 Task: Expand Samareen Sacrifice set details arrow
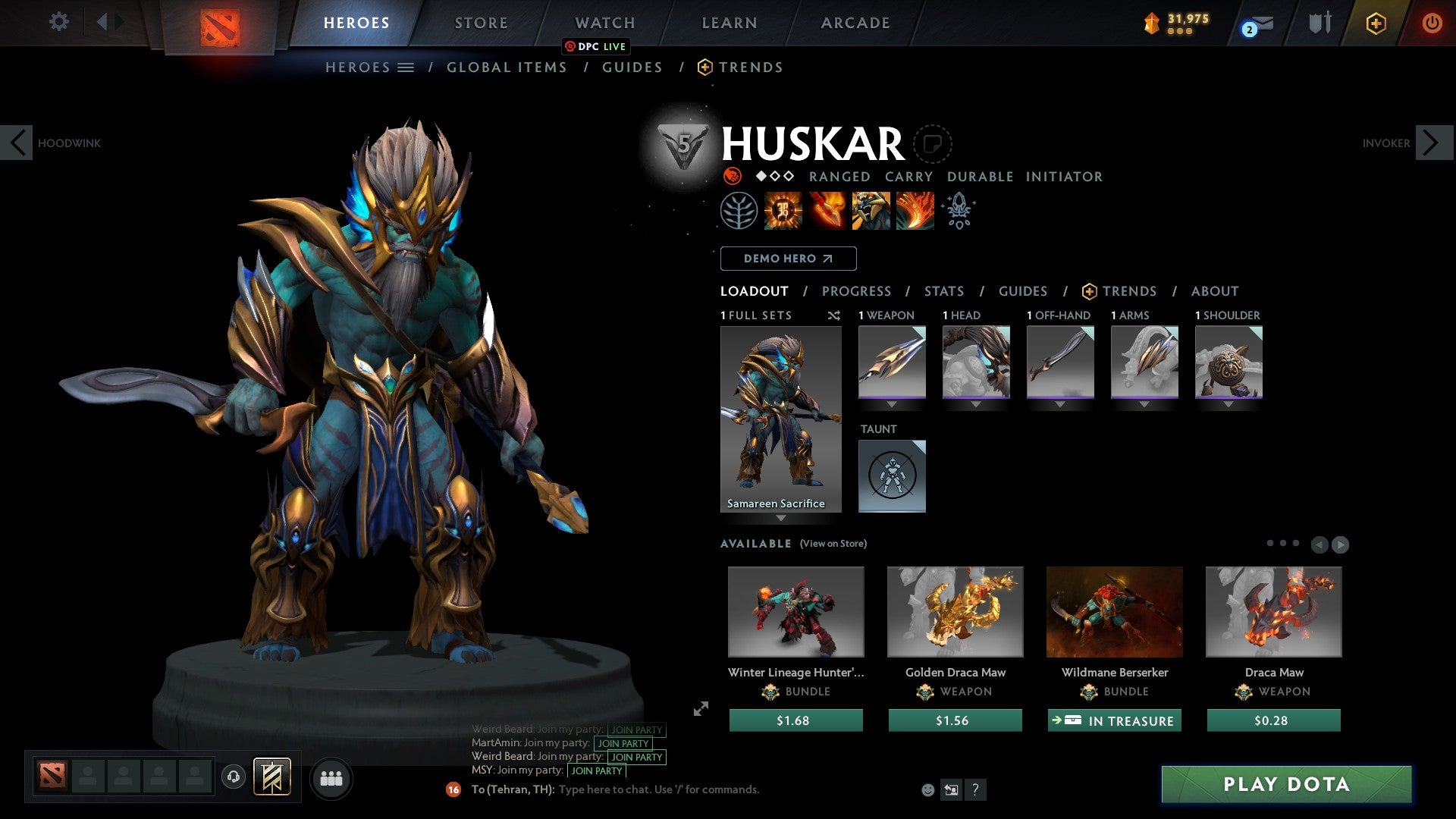pyautogui.click(x=781, y=519)
